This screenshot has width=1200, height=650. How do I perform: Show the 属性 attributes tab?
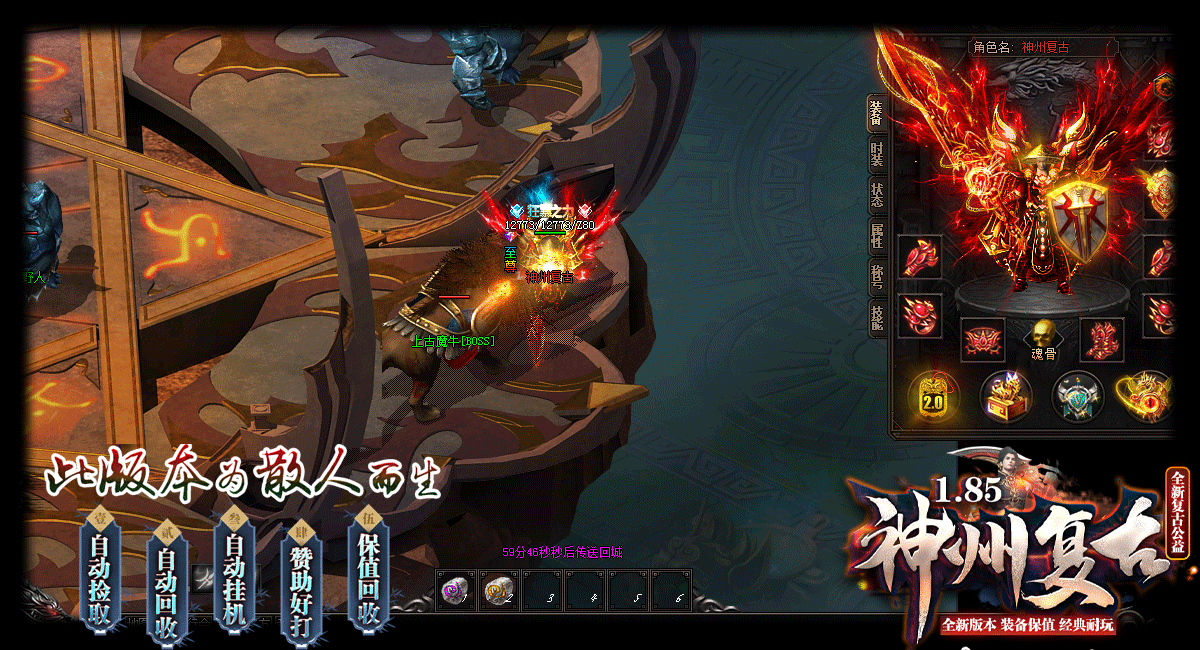pos(877,236)
